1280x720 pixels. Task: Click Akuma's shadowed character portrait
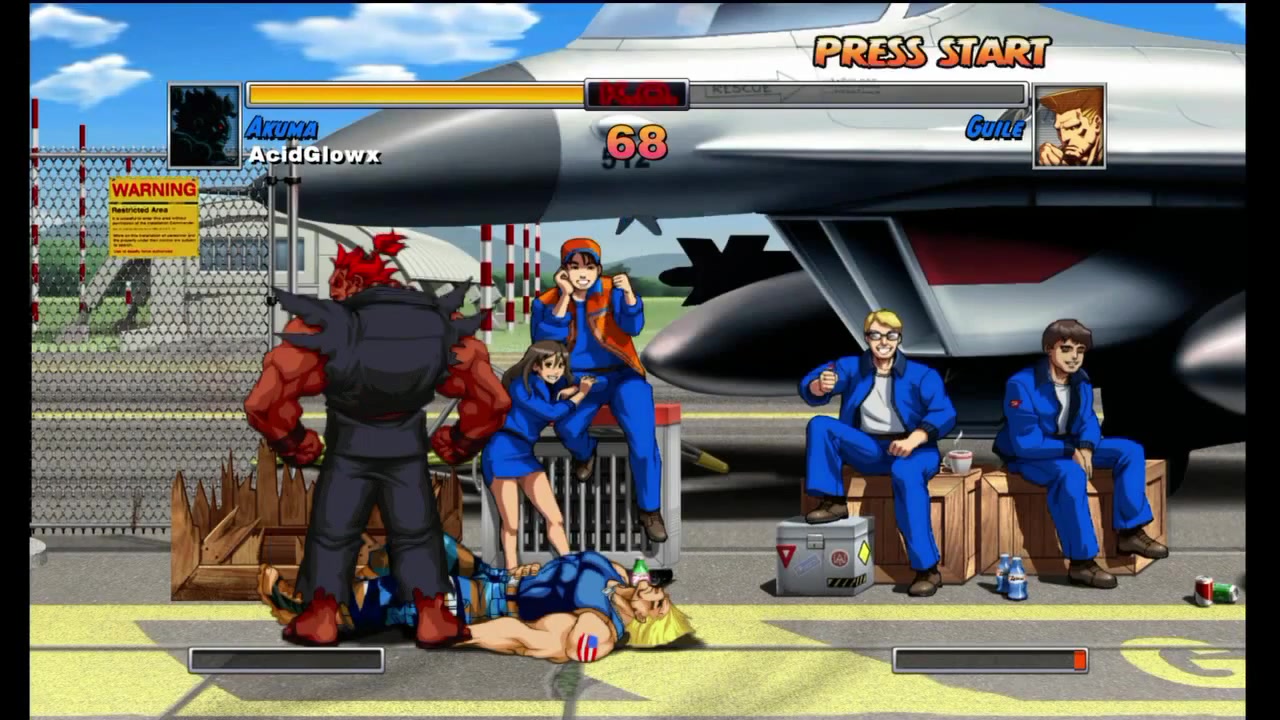tap(205, 126)
